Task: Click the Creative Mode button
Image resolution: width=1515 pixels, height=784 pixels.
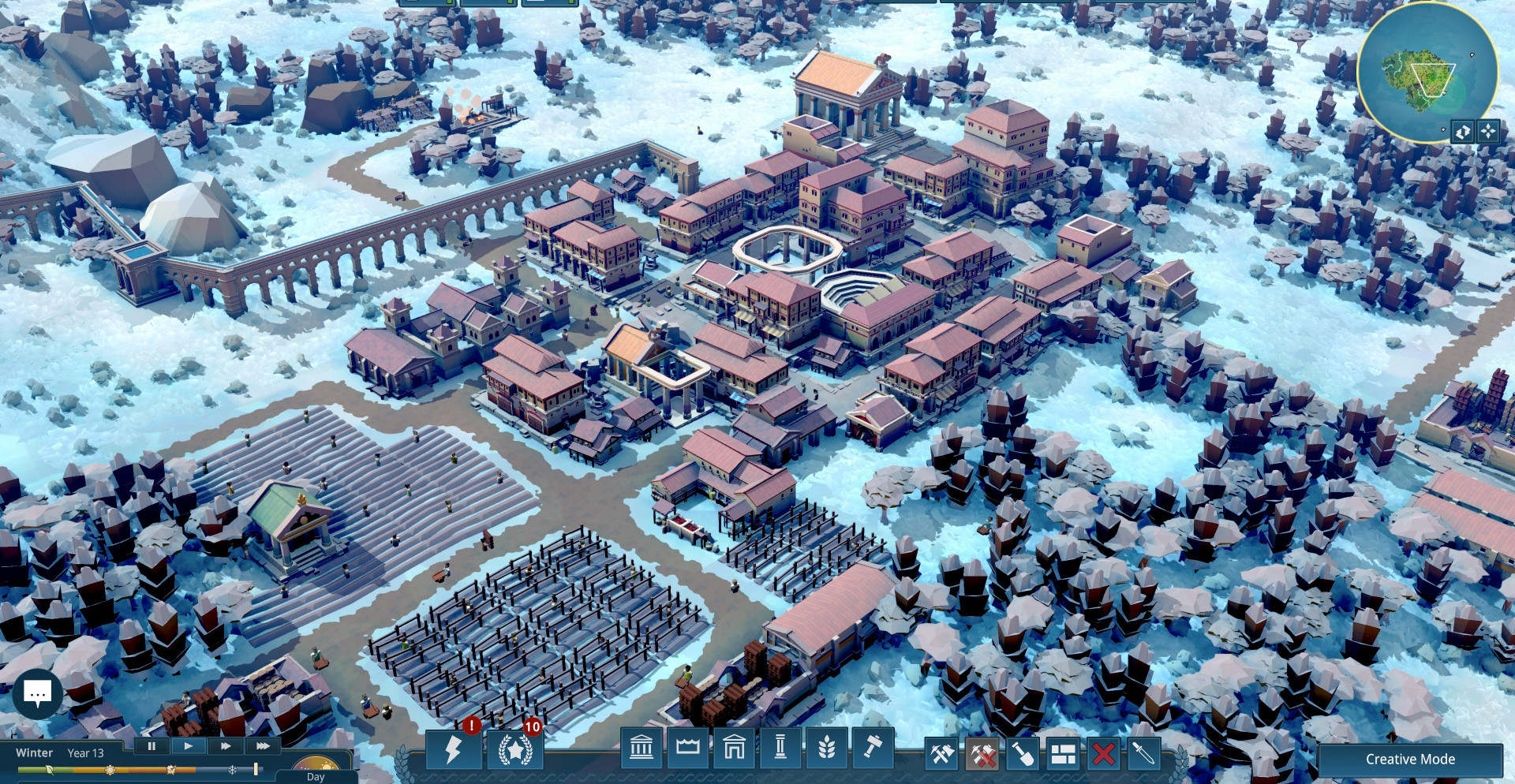Action: pyautogui.click(x=1410, y=760)
